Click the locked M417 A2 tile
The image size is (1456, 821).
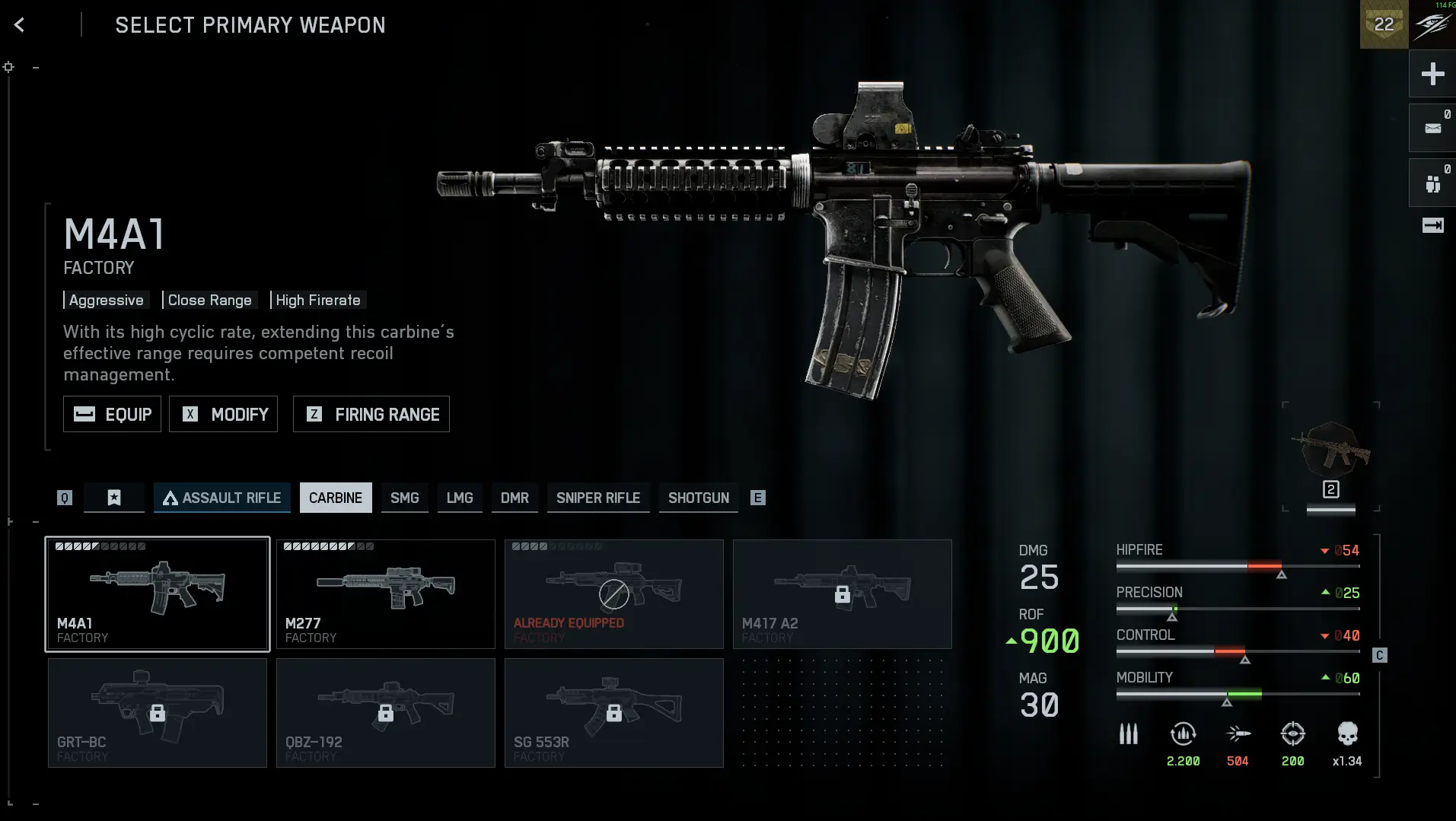click(843, 594)
